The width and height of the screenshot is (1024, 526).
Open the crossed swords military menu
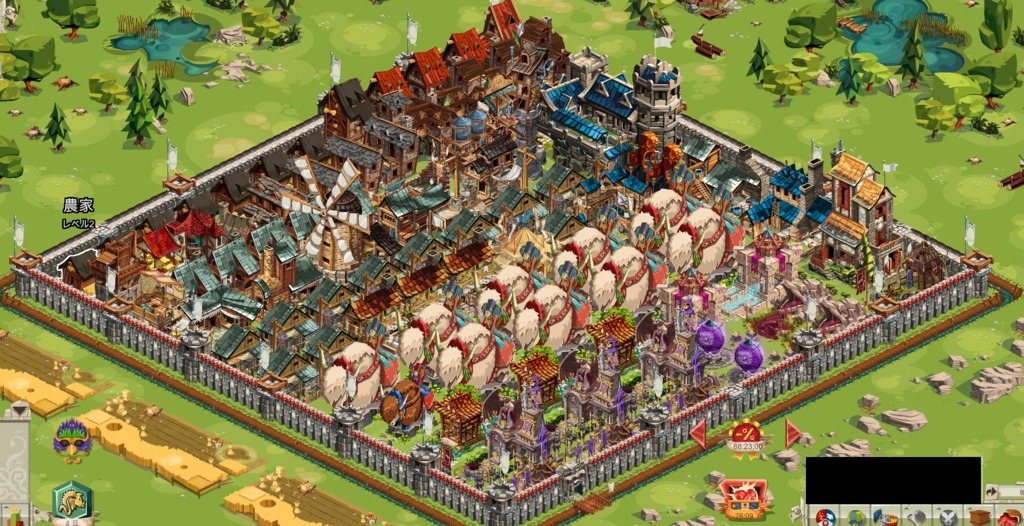[947, 517]
